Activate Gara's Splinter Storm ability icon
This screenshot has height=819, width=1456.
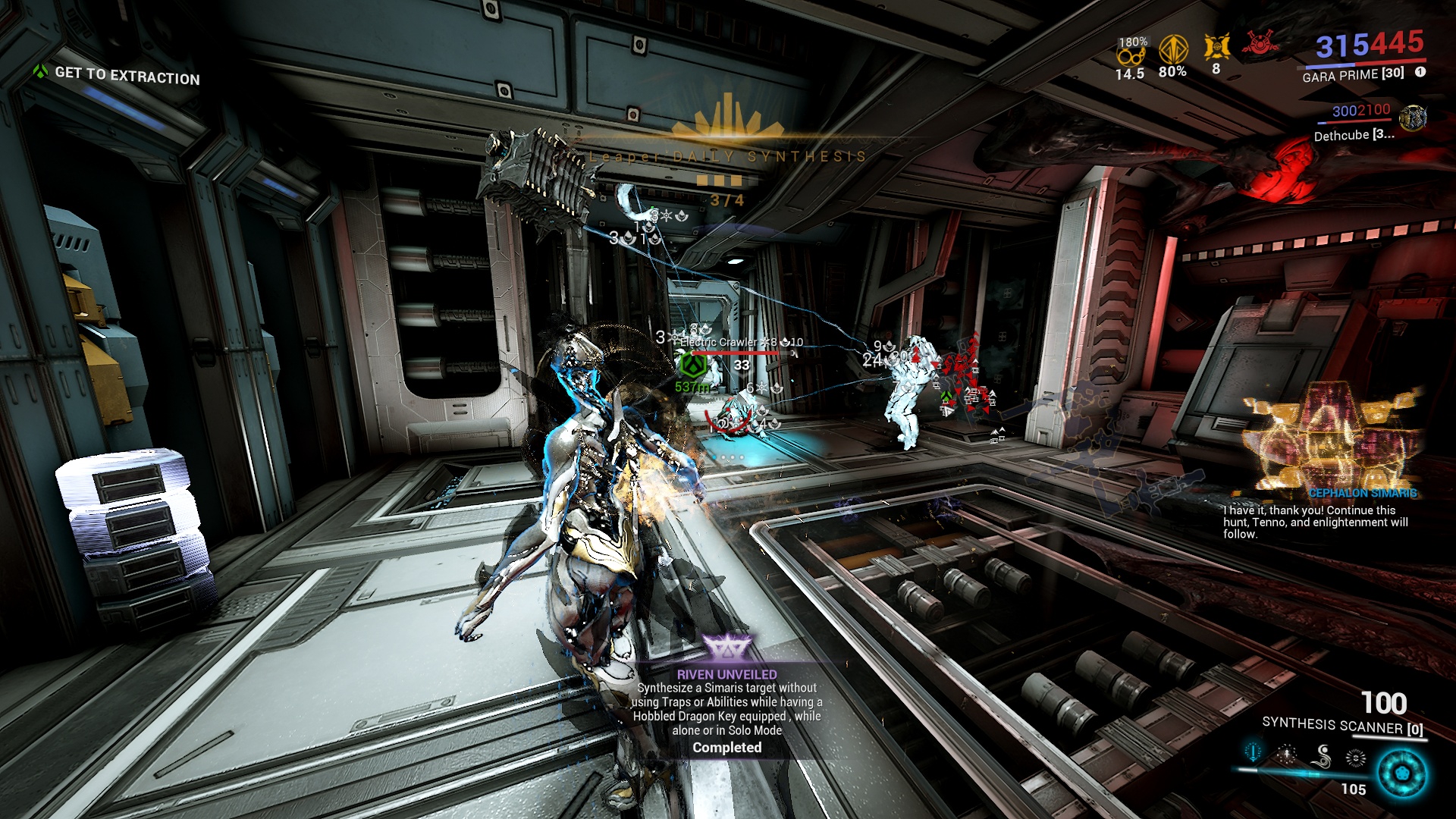coord(1287,754)
